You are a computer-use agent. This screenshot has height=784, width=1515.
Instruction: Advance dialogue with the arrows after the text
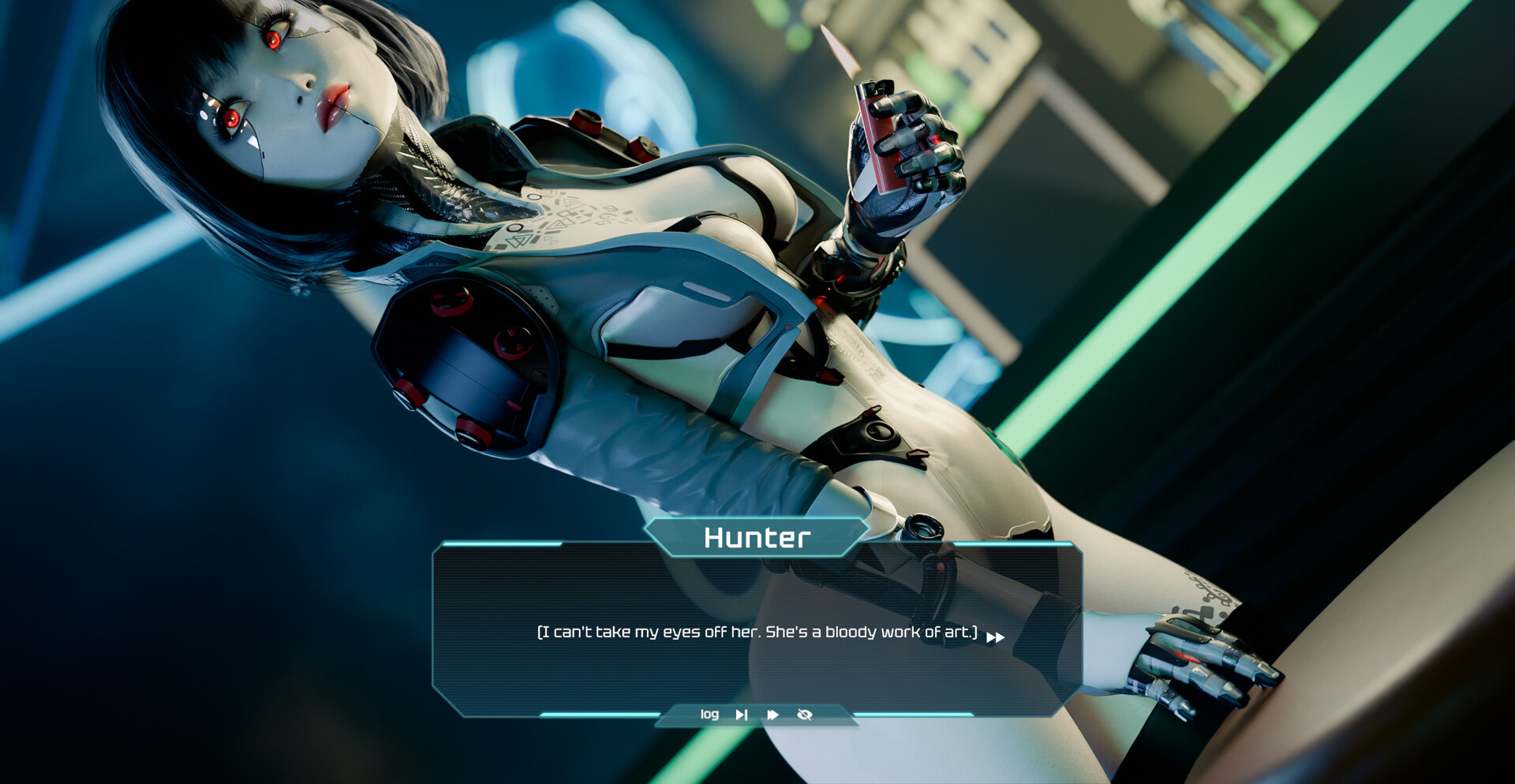[996, 637]
